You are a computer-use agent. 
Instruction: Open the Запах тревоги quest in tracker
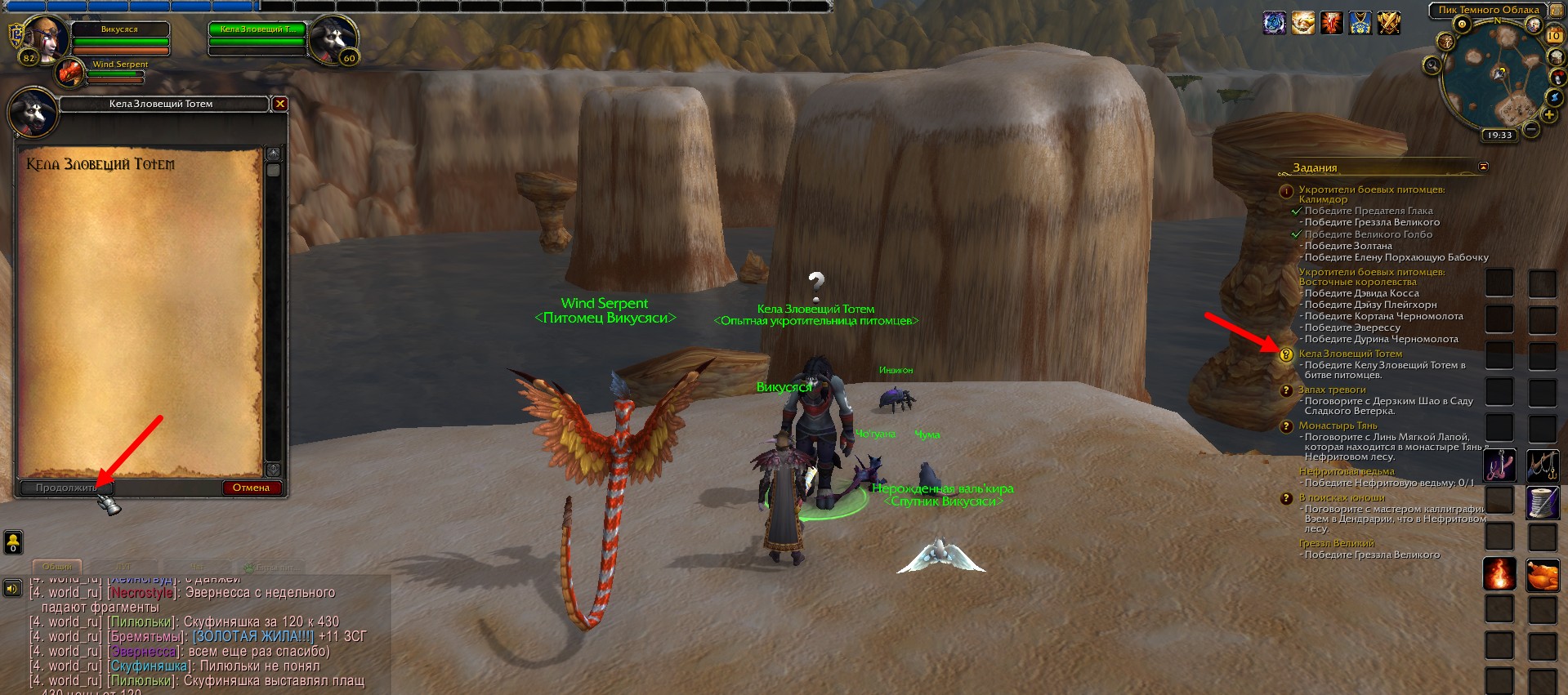point(1332,390)
